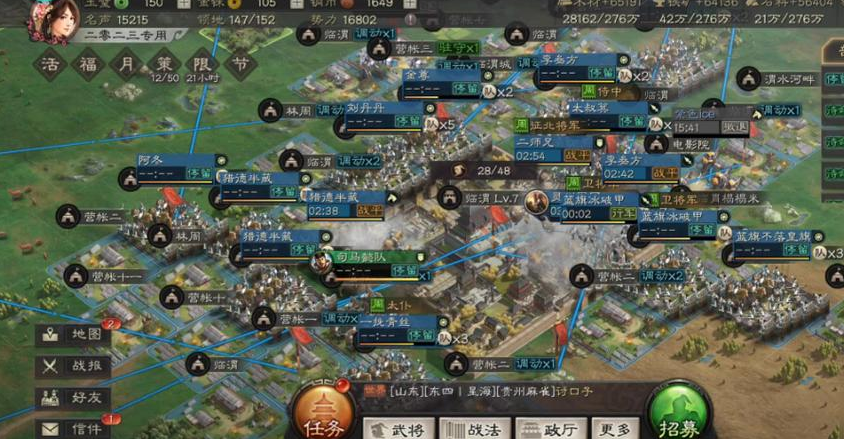Open the 地图 map button

tap(73, 335)
